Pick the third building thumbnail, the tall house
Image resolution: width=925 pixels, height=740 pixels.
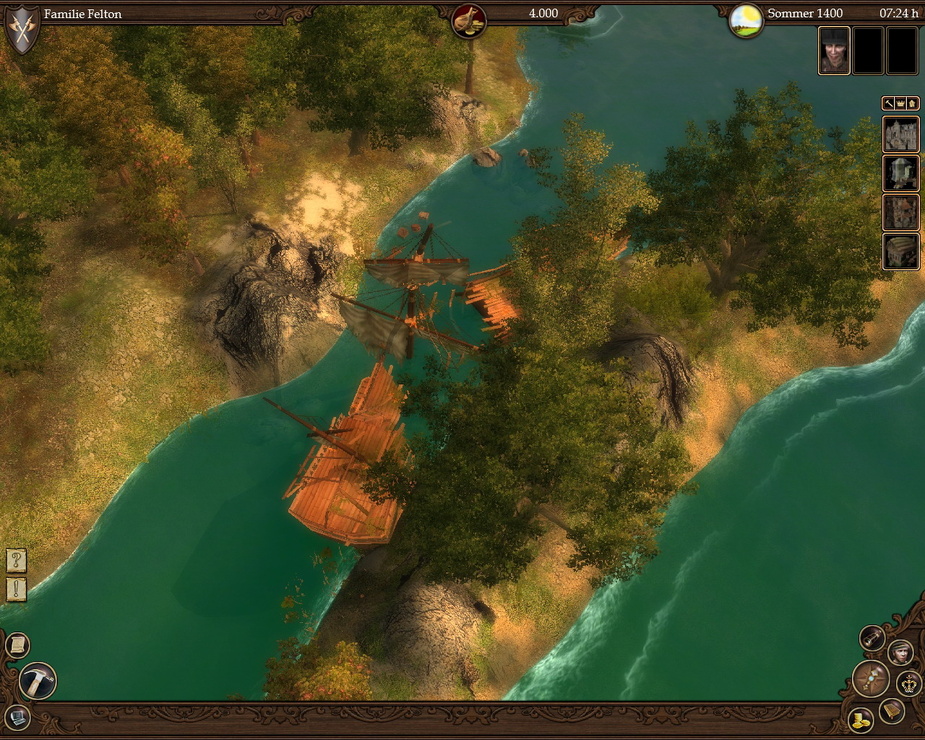[901, 212]
